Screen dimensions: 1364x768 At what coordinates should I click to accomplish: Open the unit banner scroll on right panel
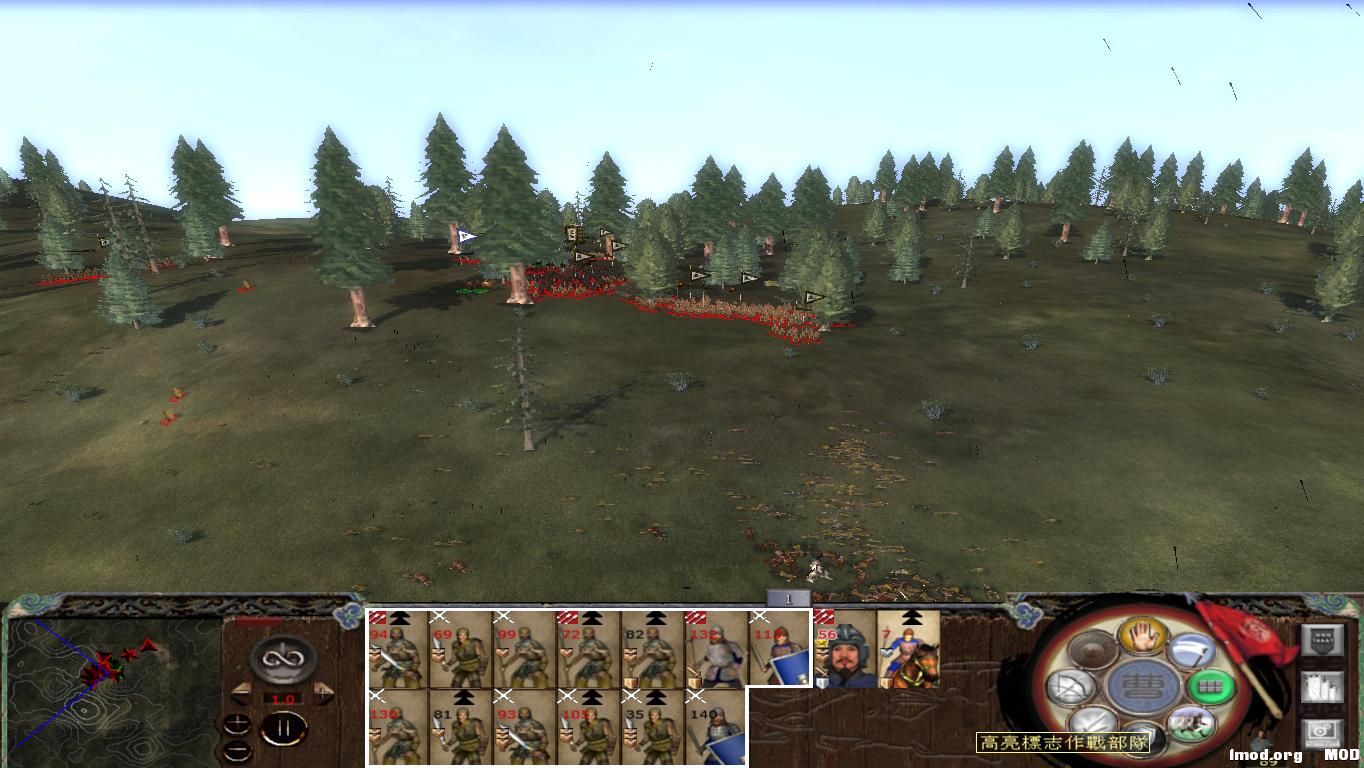pos(1323,686)
